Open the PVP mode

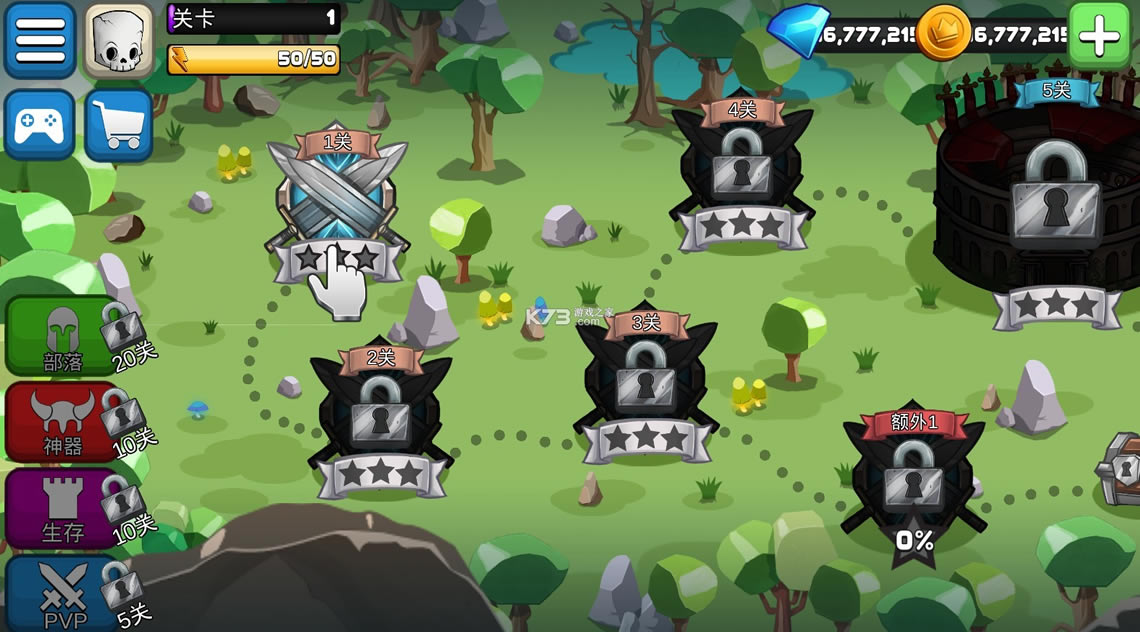[x=62, y=594]
